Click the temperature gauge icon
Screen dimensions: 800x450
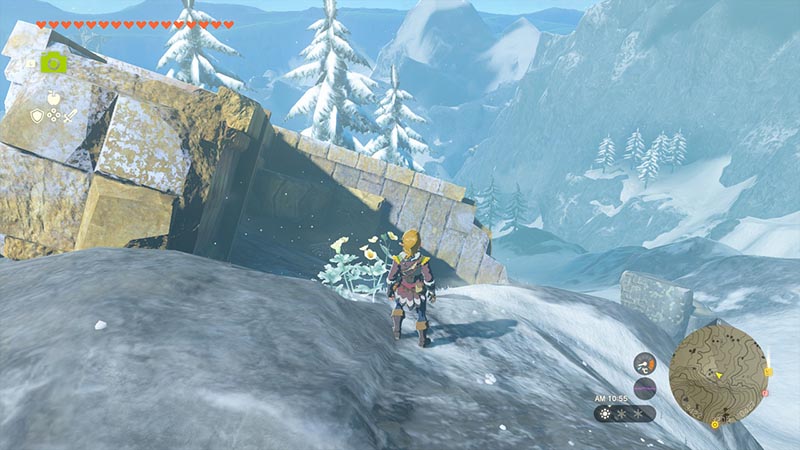[645, 364]
